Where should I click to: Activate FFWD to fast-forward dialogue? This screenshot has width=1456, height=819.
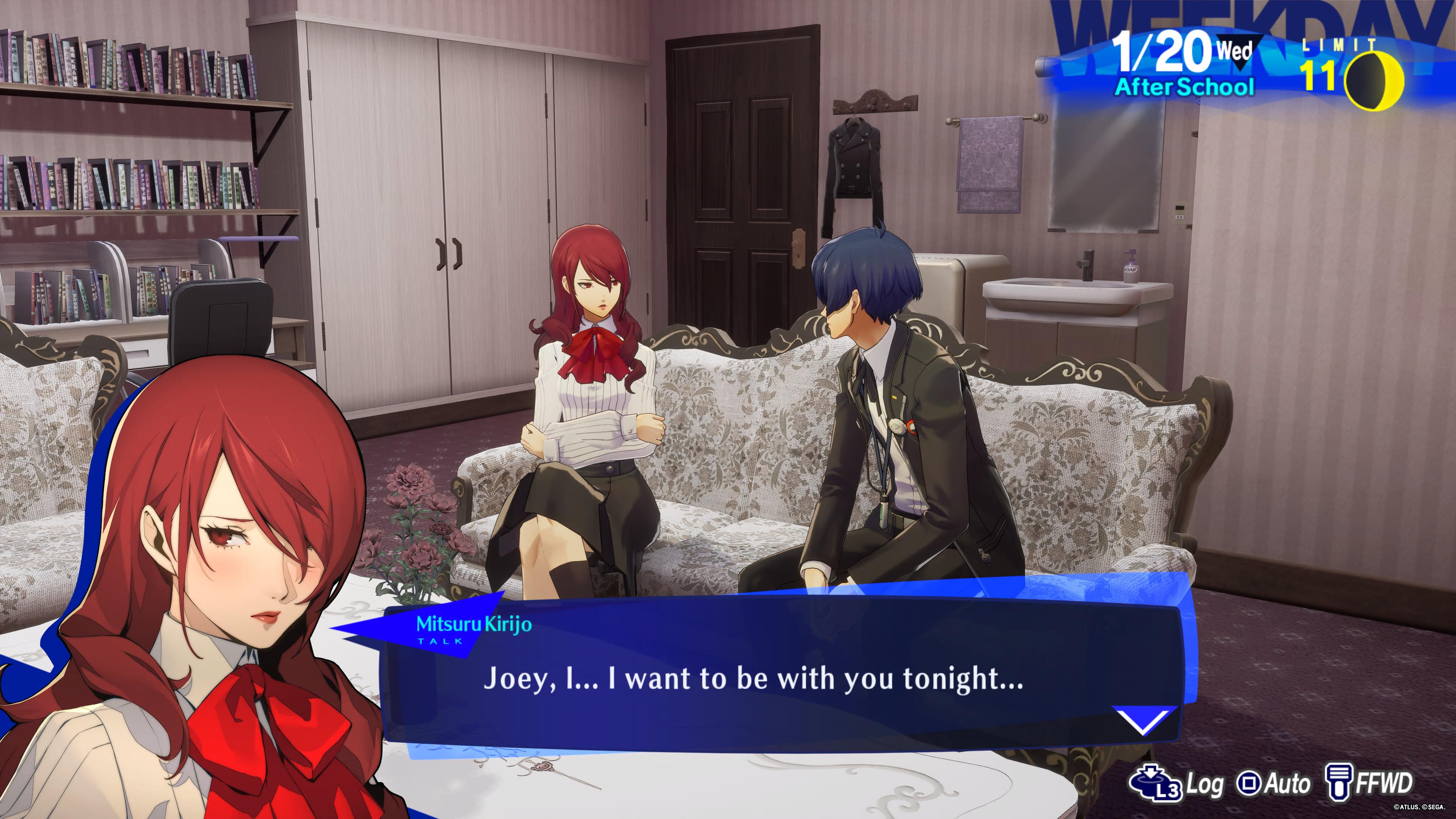click(x=1370, y=784)
